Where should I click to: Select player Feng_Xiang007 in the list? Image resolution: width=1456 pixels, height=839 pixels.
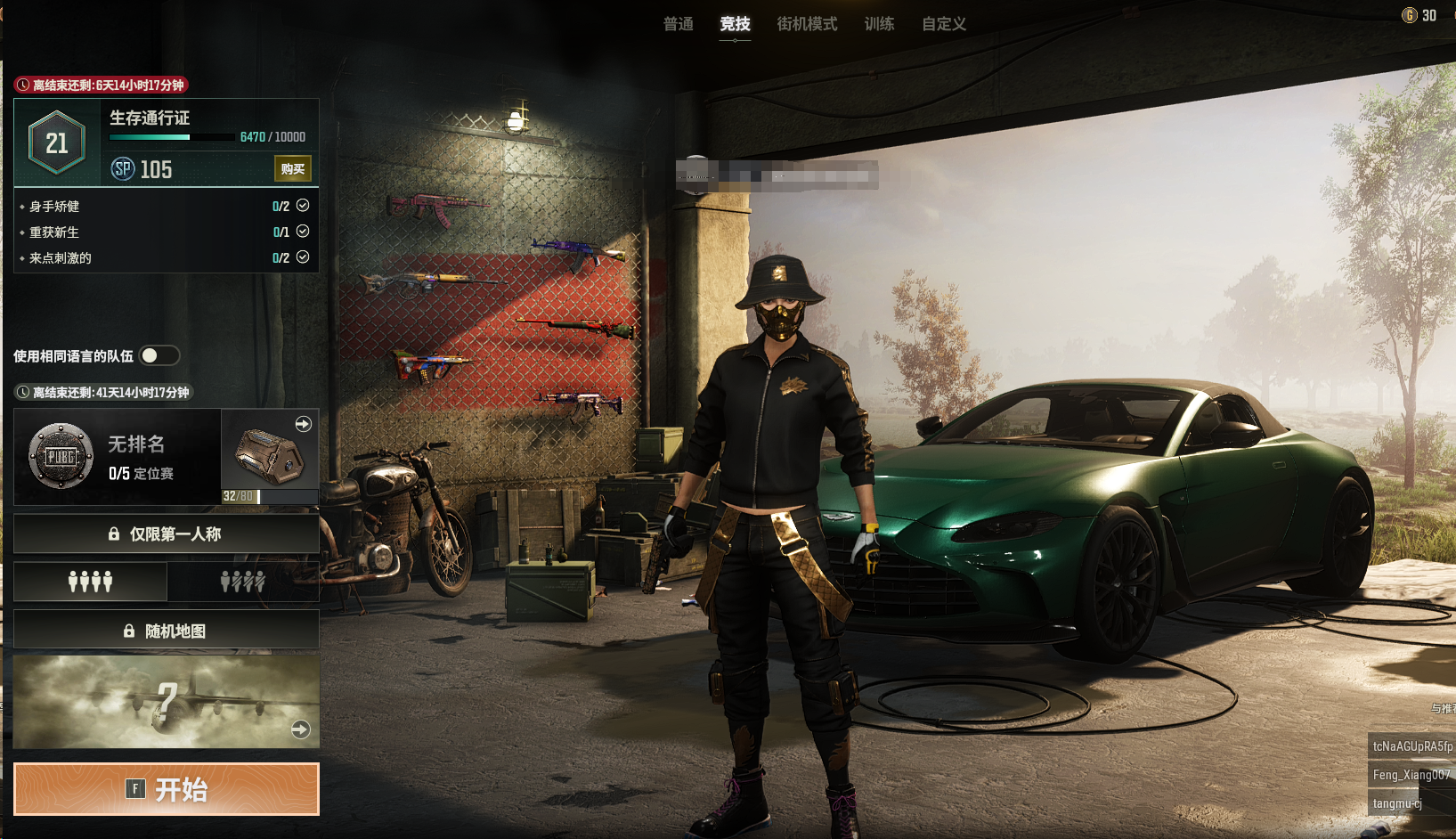pyautogui.click(x=1411, y=775)
